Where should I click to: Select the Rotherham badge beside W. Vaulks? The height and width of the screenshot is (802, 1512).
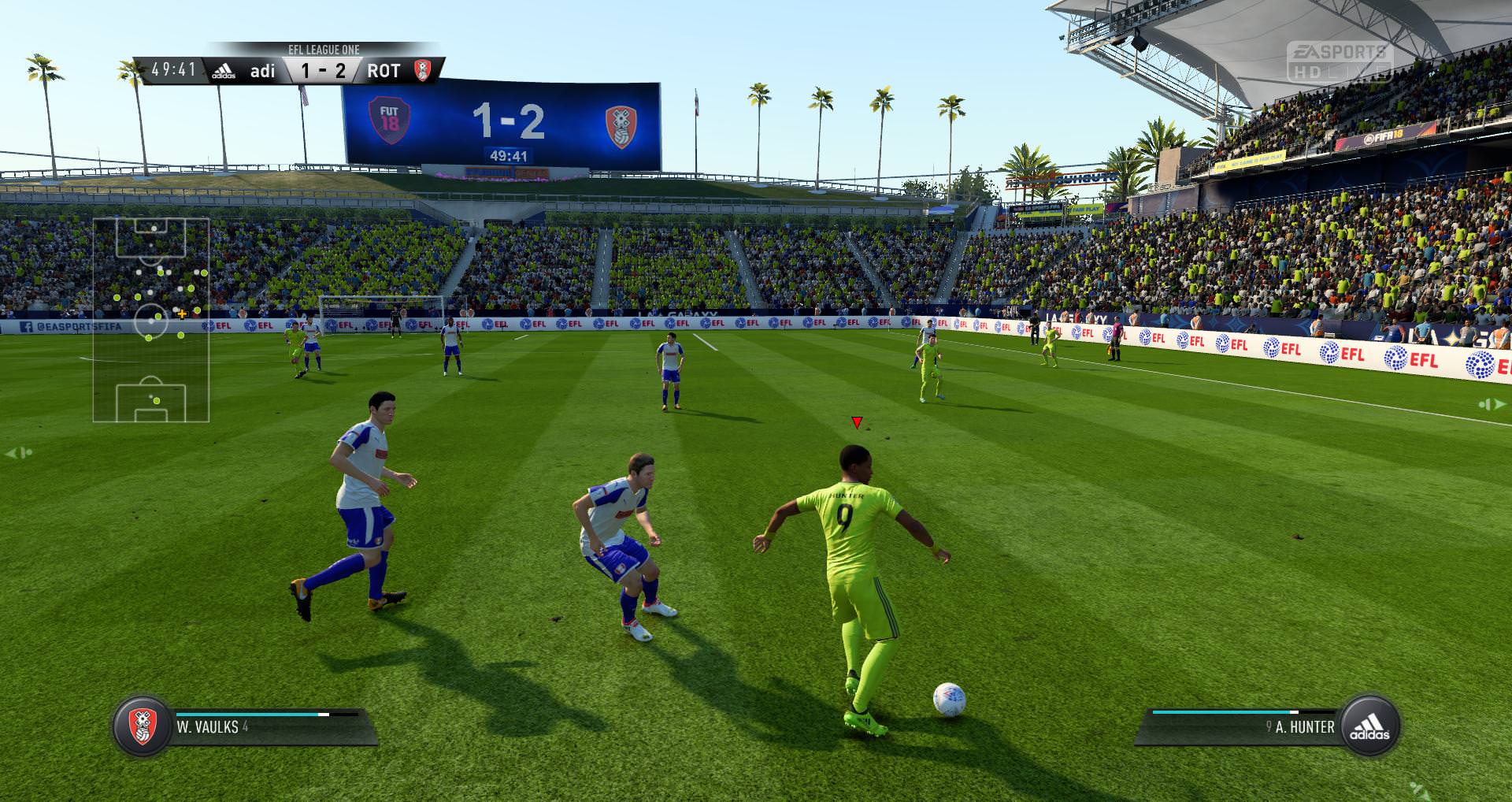coord(142,726)
